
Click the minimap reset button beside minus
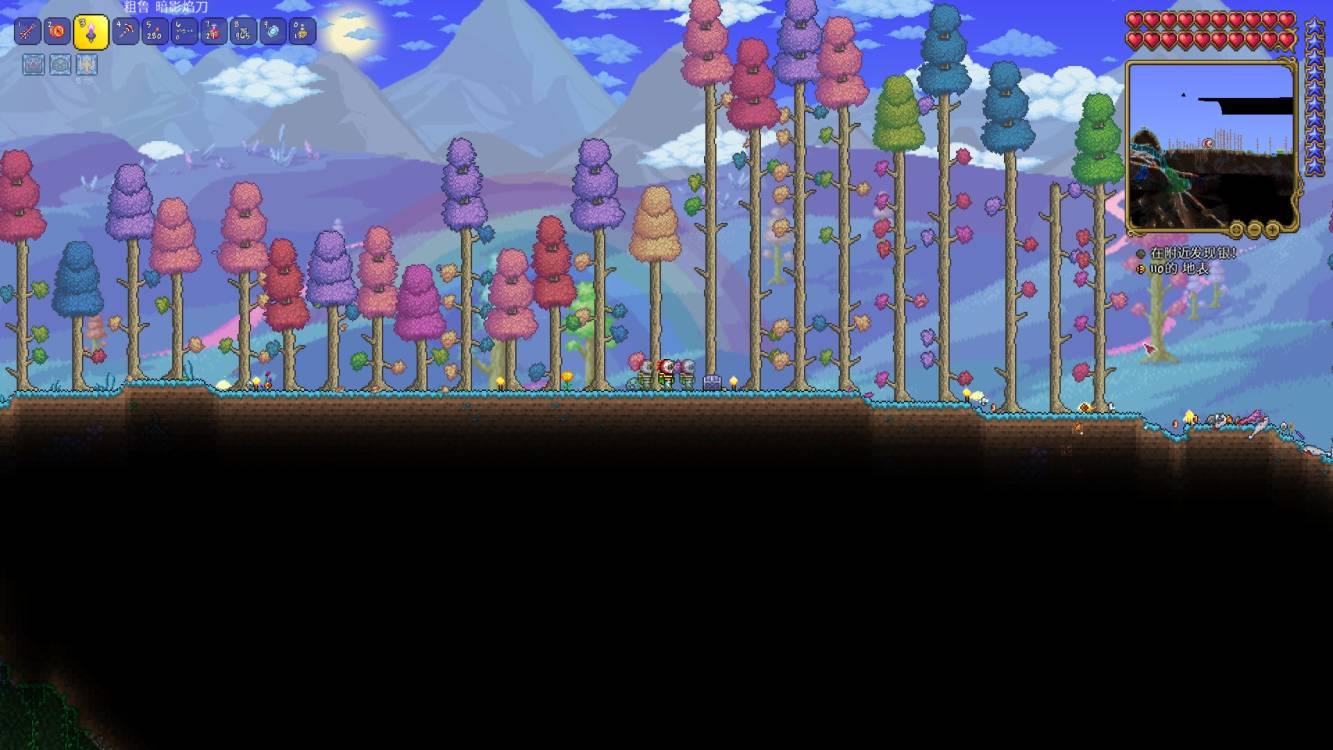(1238, 229)
